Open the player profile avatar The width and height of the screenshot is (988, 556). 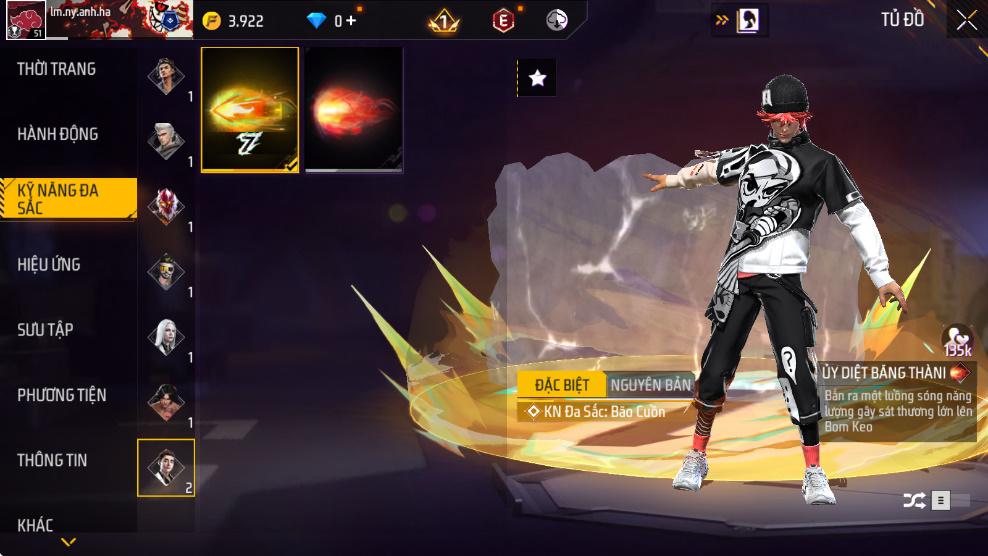(x=26, y=20)
